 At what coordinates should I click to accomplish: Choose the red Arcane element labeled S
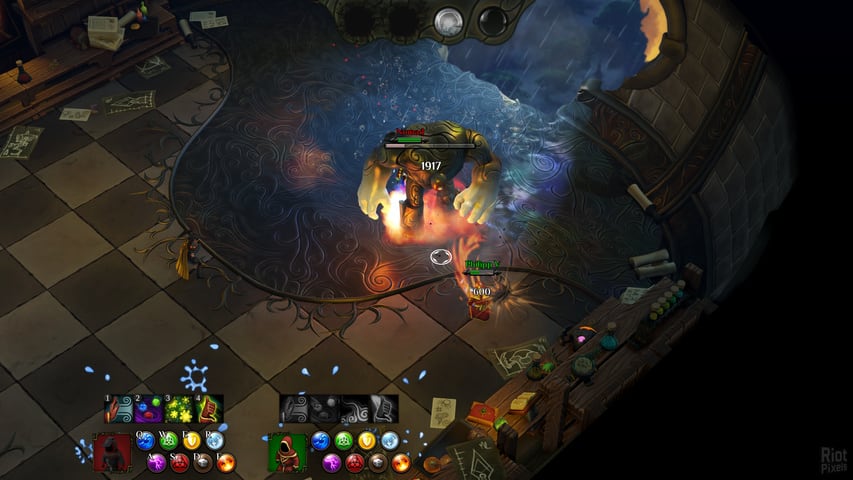[180, 462]
